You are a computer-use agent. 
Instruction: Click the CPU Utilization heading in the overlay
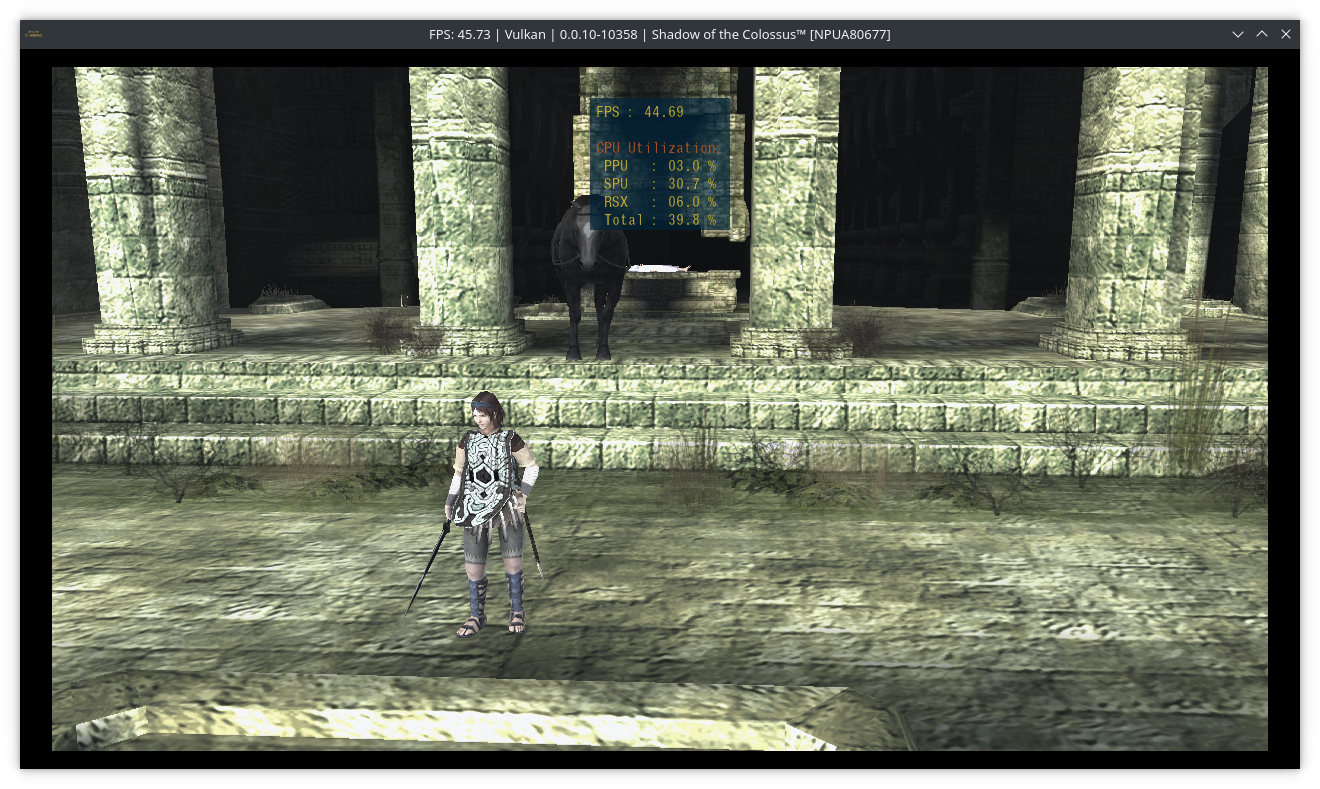[658, 146]
